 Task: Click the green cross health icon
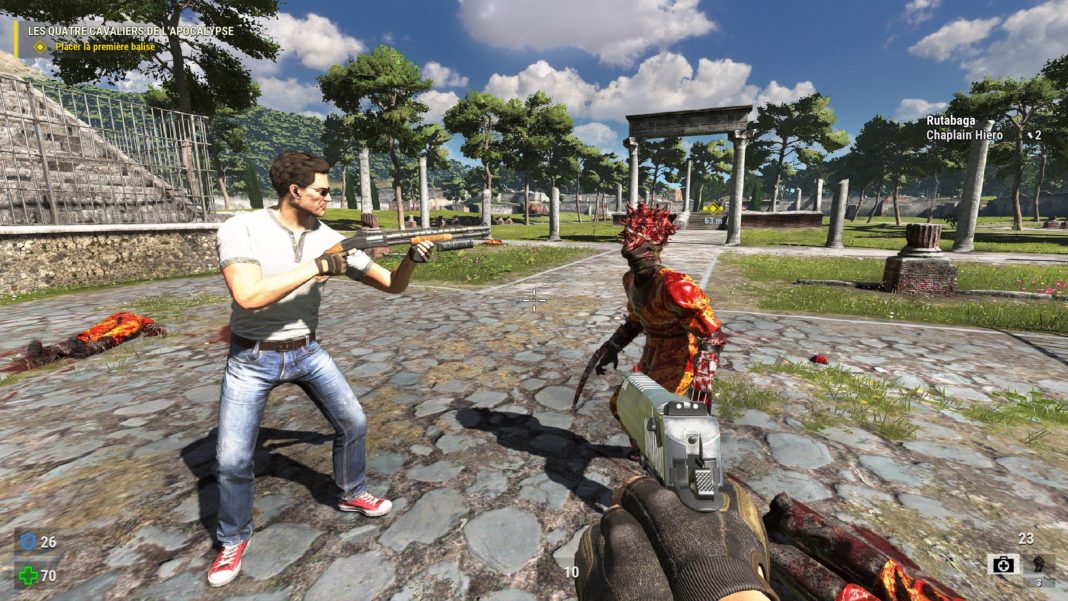(27, 575)
